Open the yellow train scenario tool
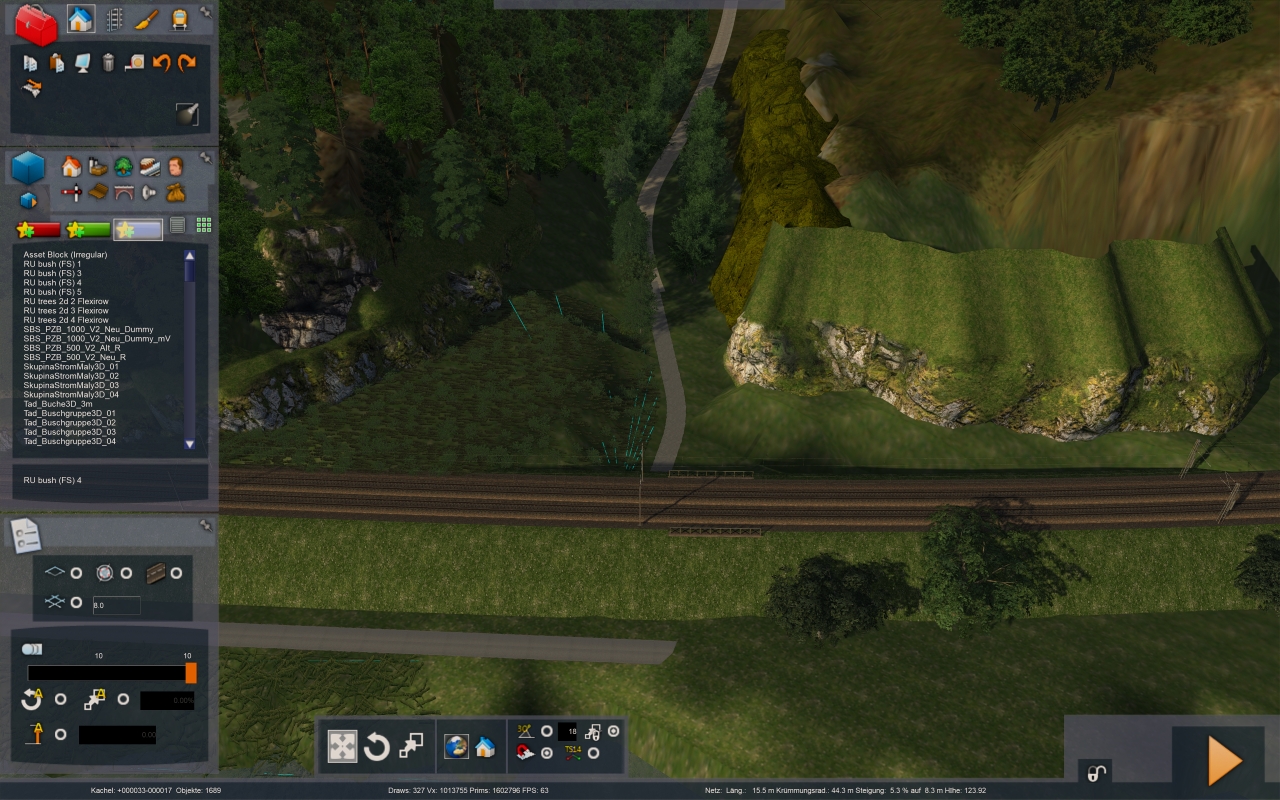 coord(179,20)
